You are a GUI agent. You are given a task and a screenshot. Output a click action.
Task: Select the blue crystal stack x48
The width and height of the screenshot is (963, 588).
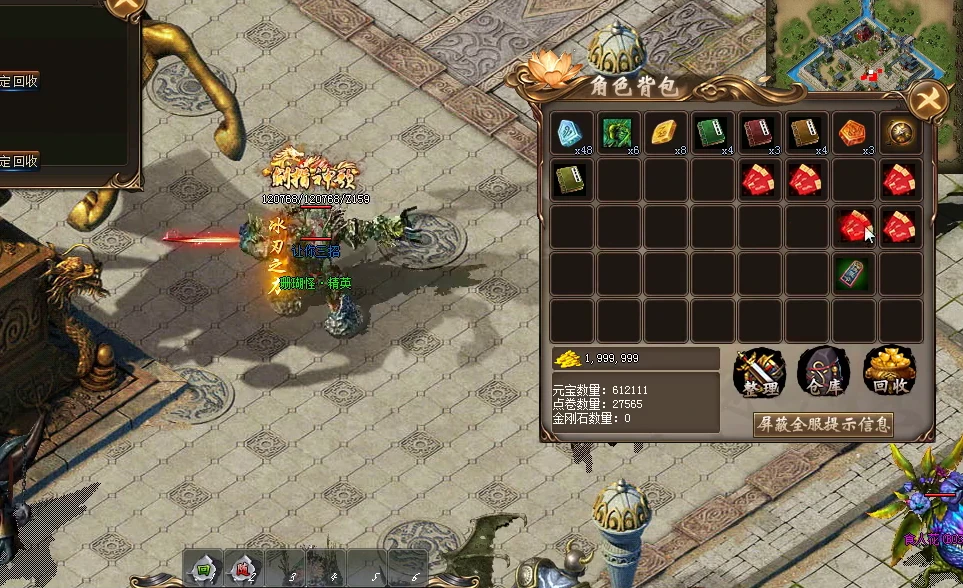(573, 133)
